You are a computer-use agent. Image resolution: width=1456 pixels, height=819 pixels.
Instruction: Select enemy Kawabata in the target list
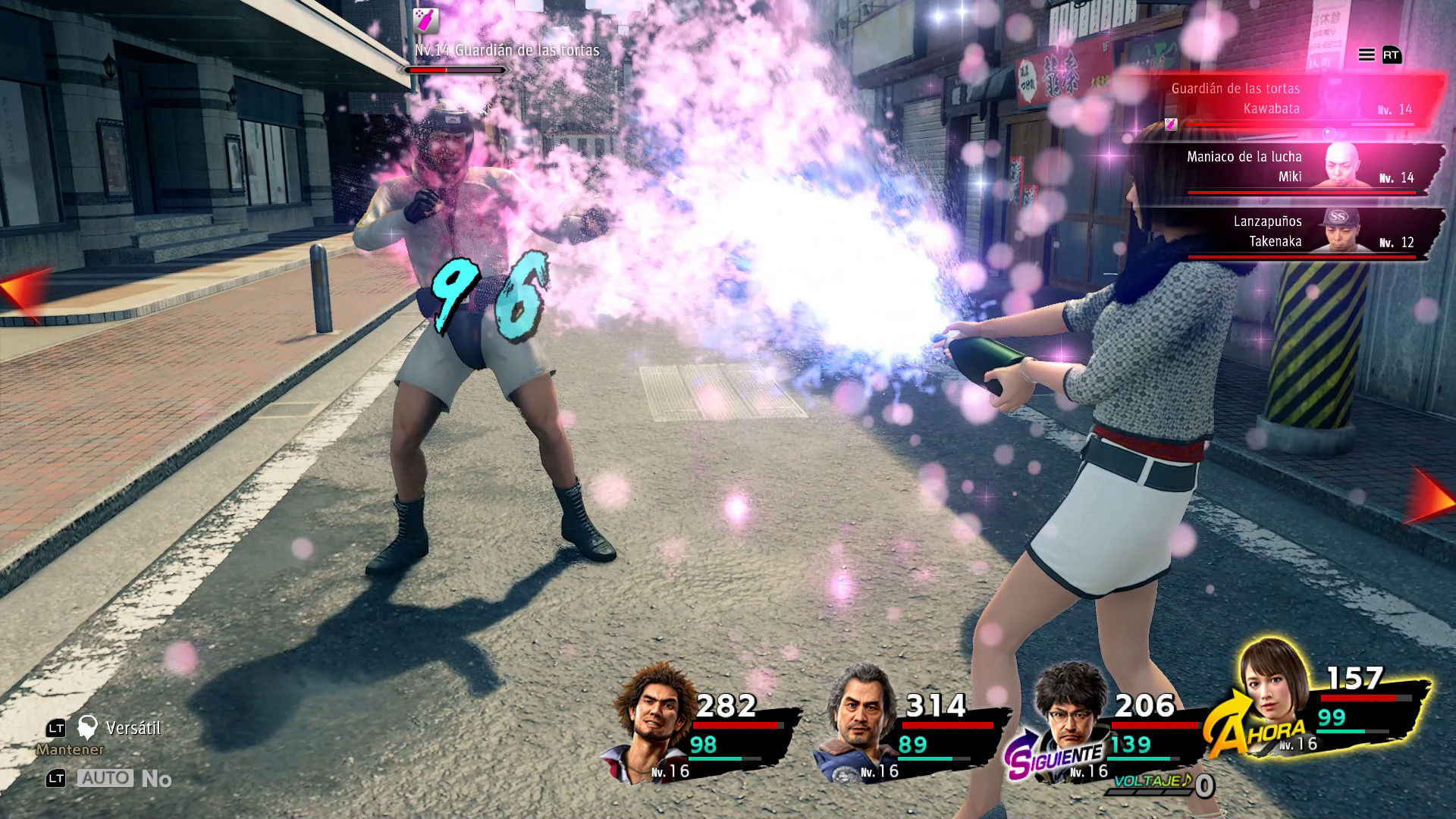coord(1289,99)
